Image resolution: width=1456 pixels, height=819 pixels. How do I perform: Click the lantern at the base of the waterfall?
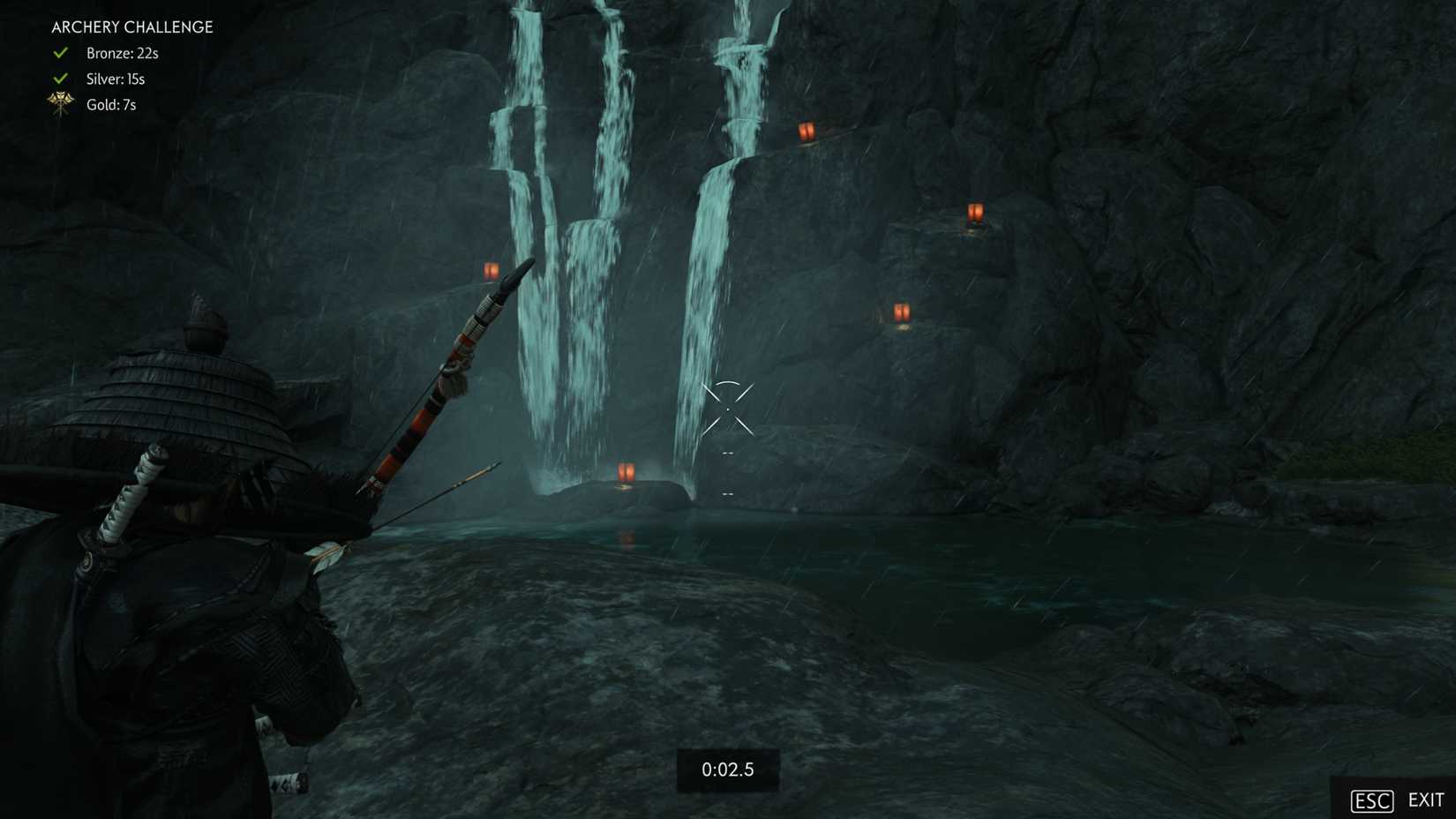[x=627, y=472]
